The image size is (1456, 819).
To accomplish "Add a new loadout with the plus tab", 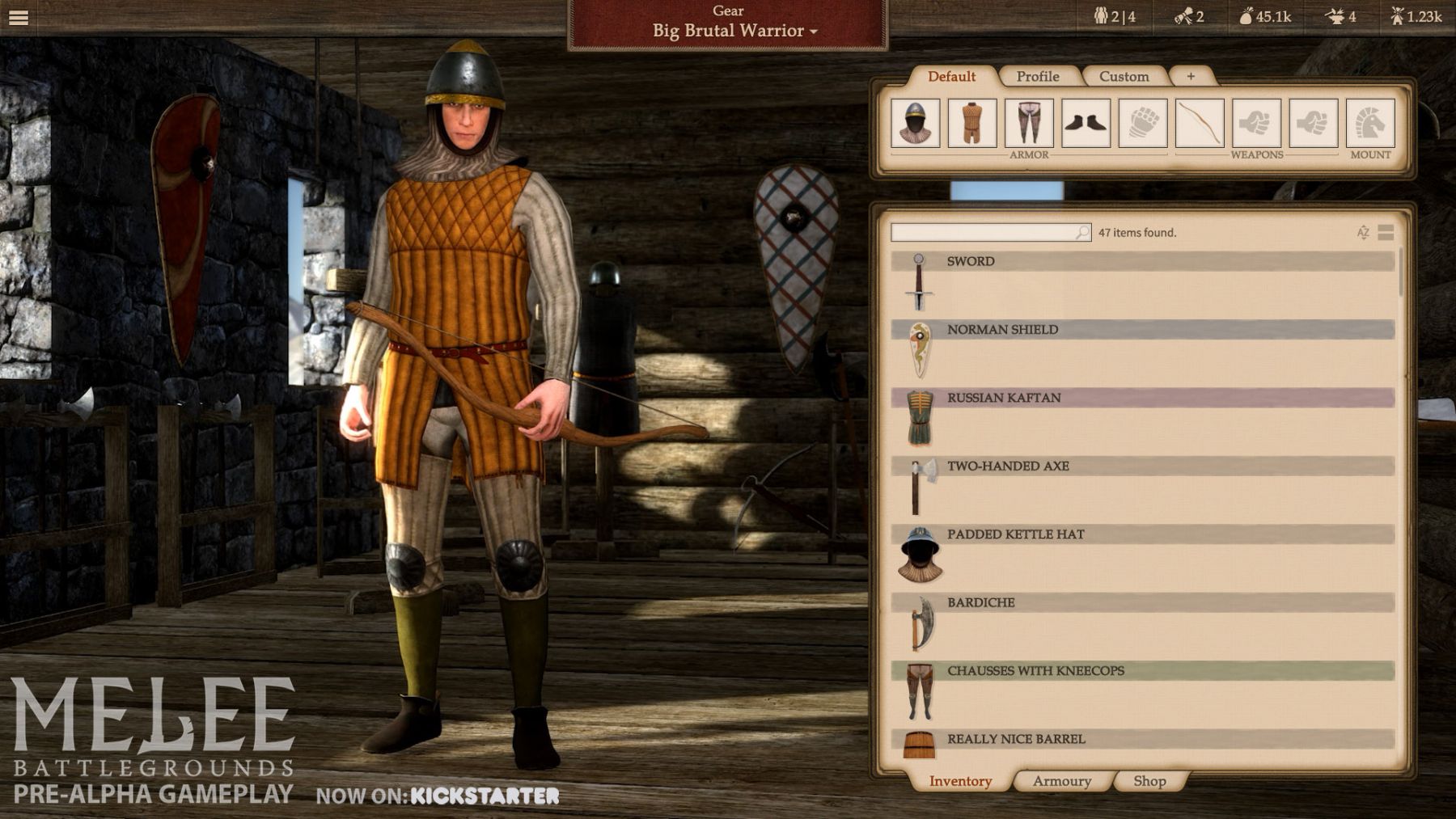I will 1191,76.
